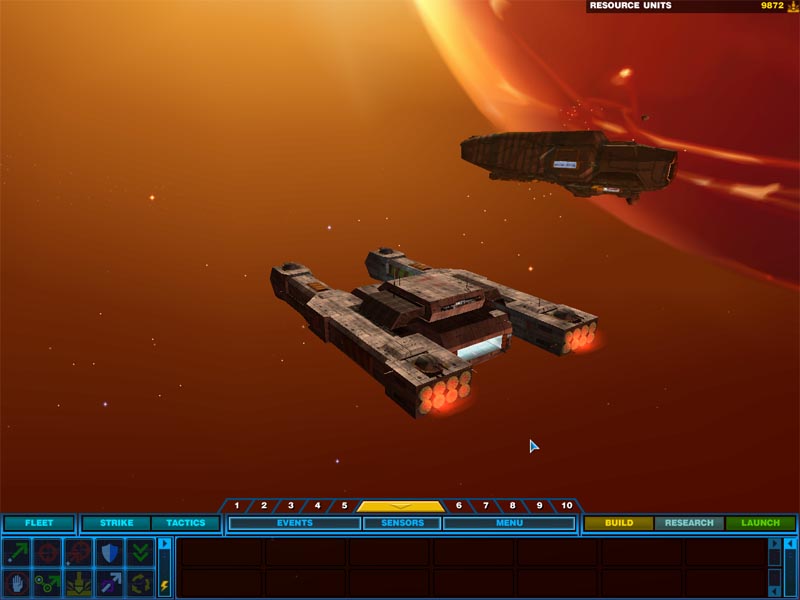Open the Sensors manager
Screen dimensions: 800x600
click(x=401, y=523)
